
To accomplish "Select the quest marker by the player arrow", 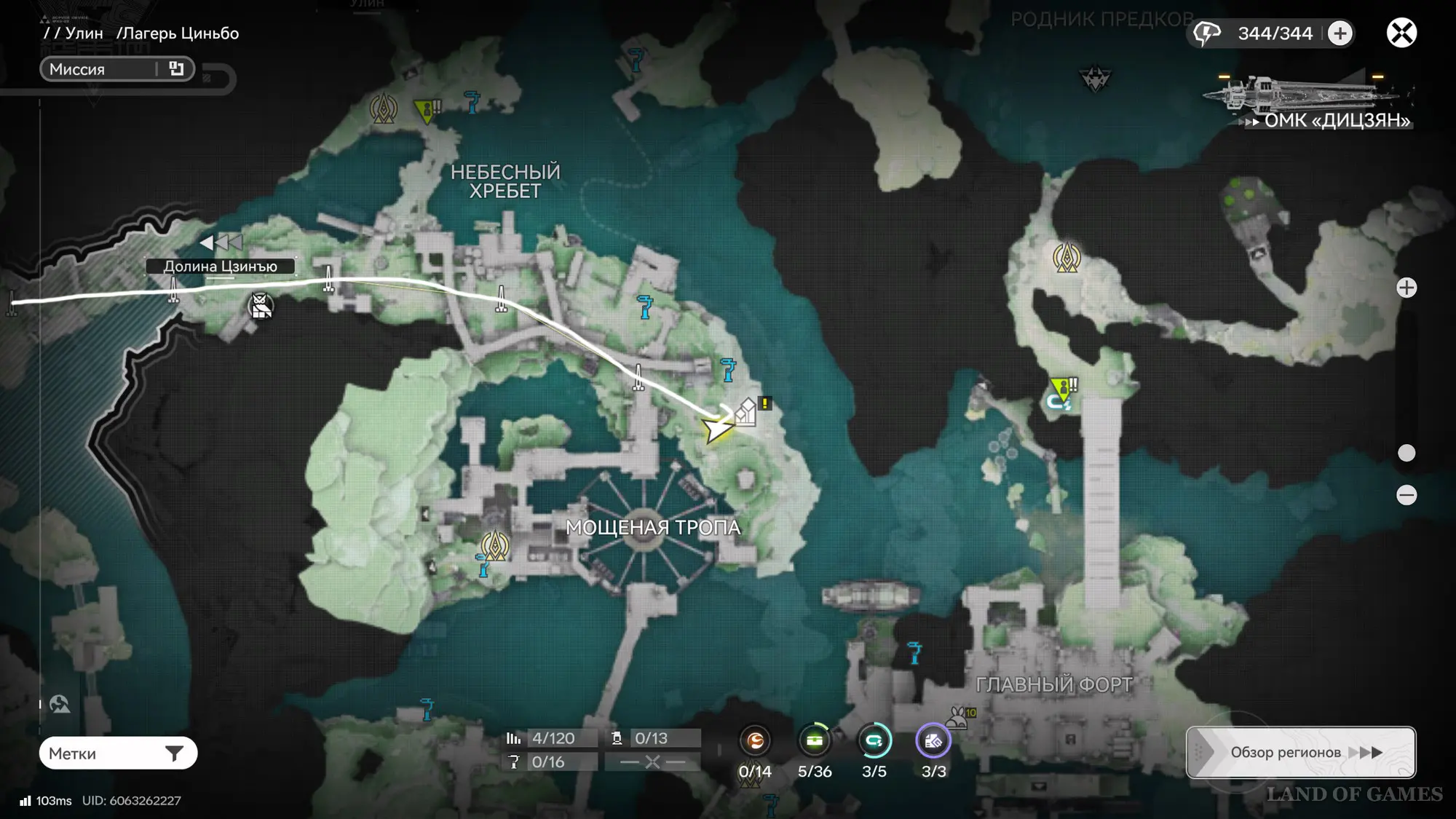I will coord(748,411).
